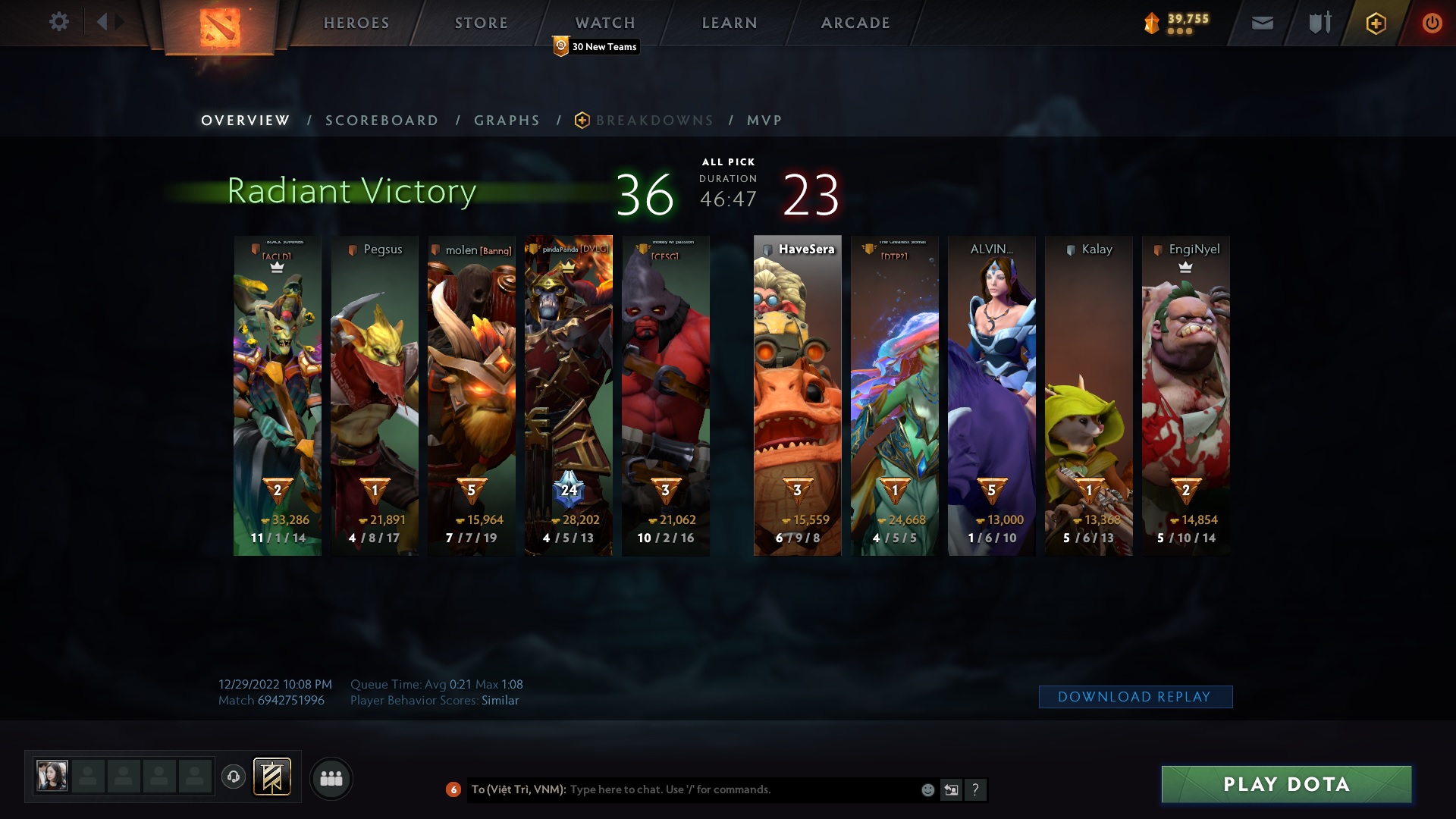Open the Watch menu

pos(605,23)
